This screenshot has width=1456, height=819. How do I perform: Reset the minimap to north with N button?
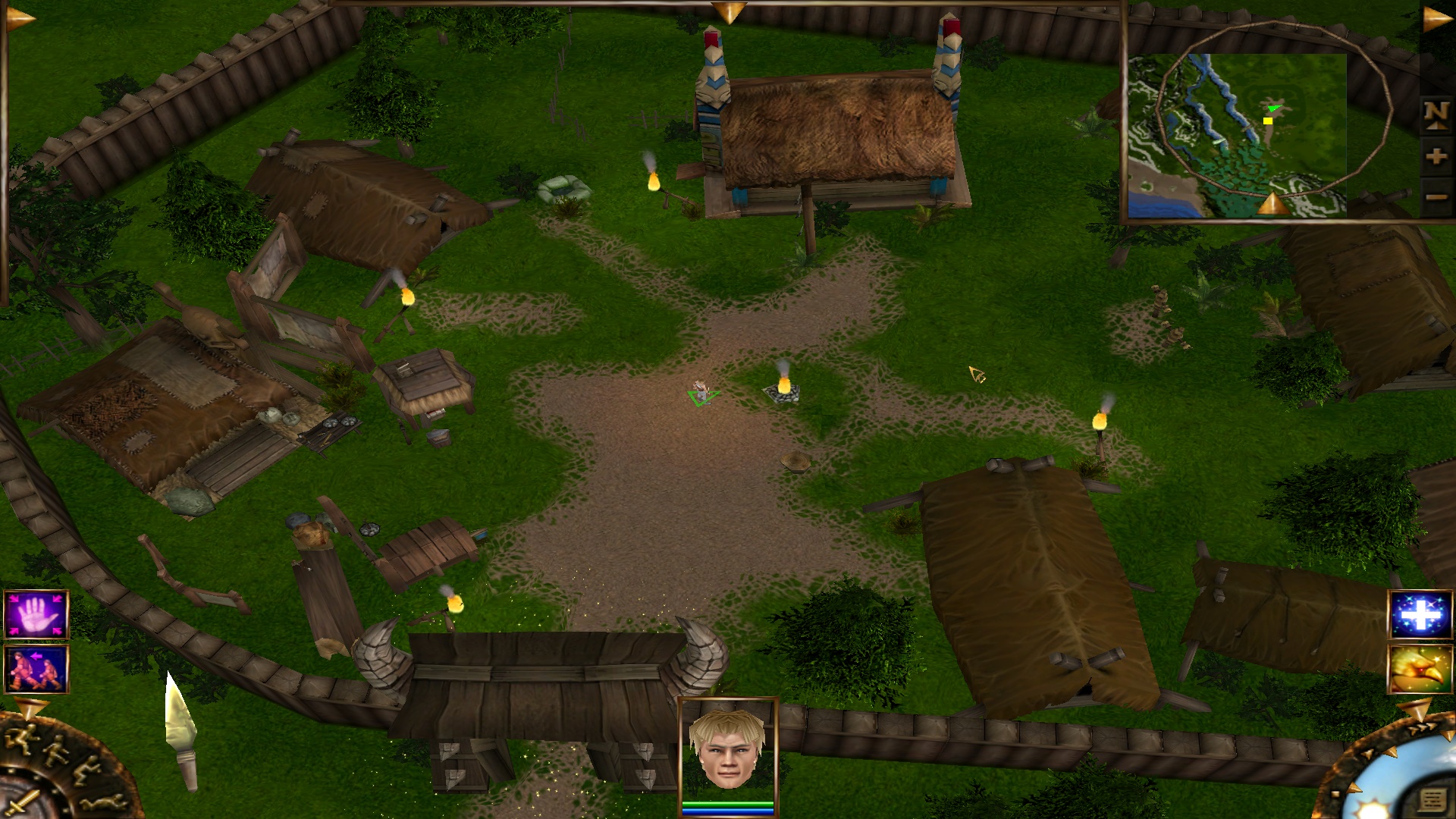[1436, 115]
